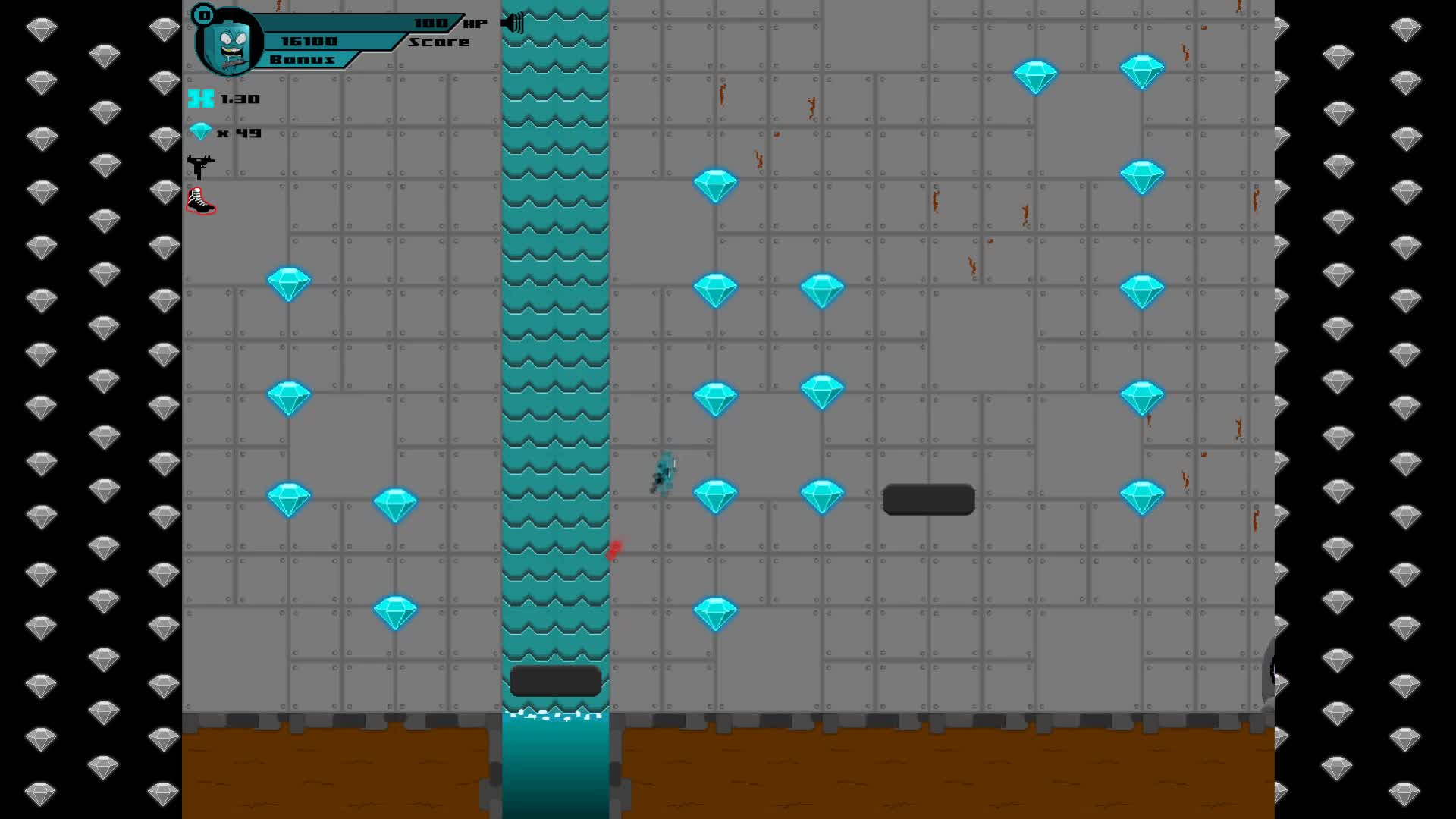The width and height of the screenshot is (1456, 819).
Task: Mute the game sound with the speaker icon
Action: click(x=510, y=22)
